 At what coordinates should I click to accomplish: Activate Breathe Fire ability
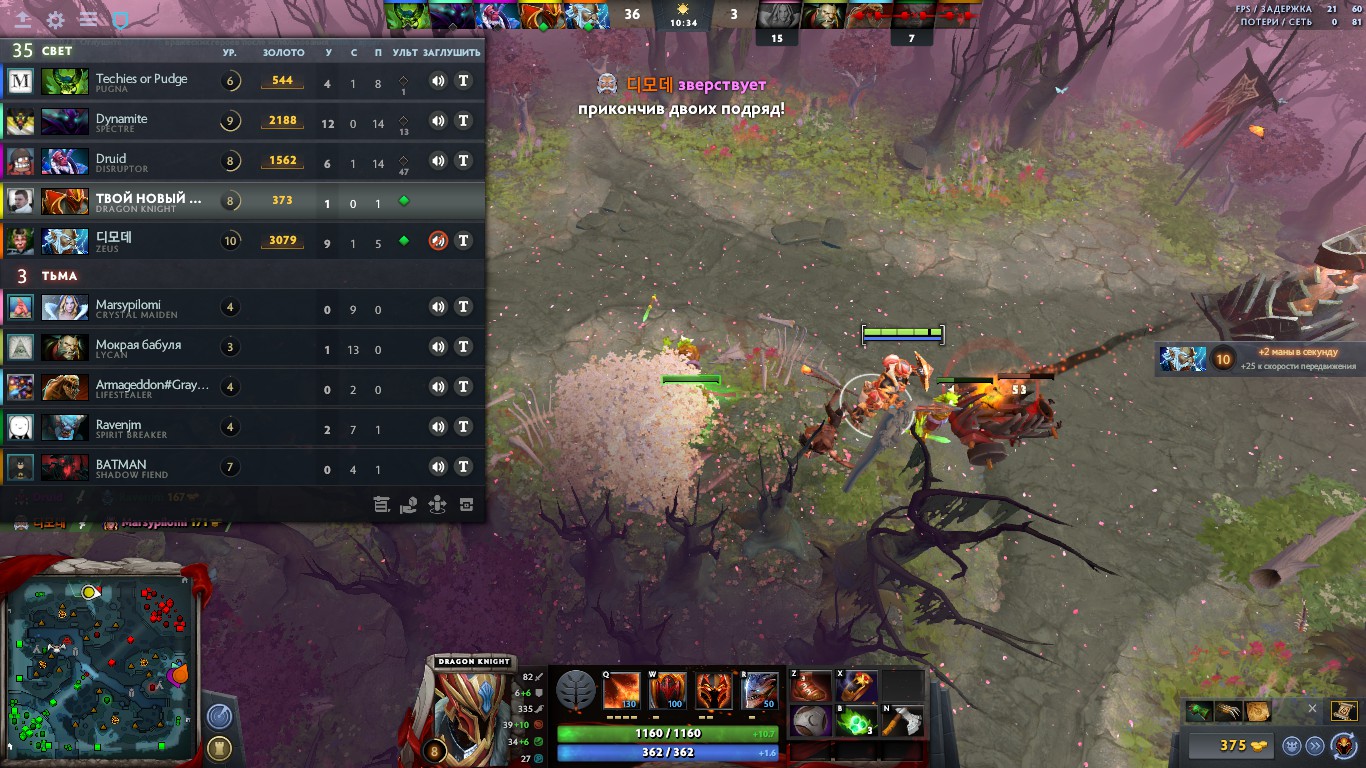[x=622, y=690]
